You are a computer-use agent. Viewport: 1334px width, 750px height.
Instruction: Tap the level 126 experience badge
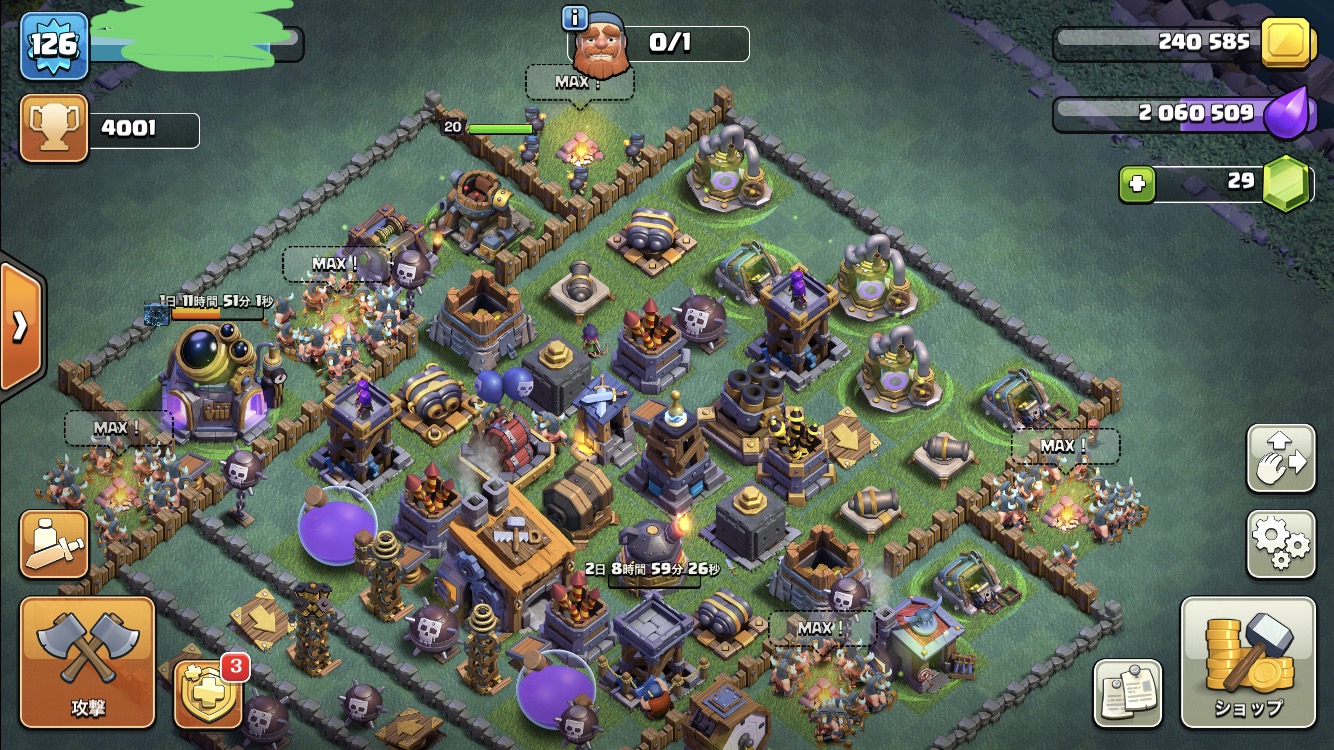[54, 45]
